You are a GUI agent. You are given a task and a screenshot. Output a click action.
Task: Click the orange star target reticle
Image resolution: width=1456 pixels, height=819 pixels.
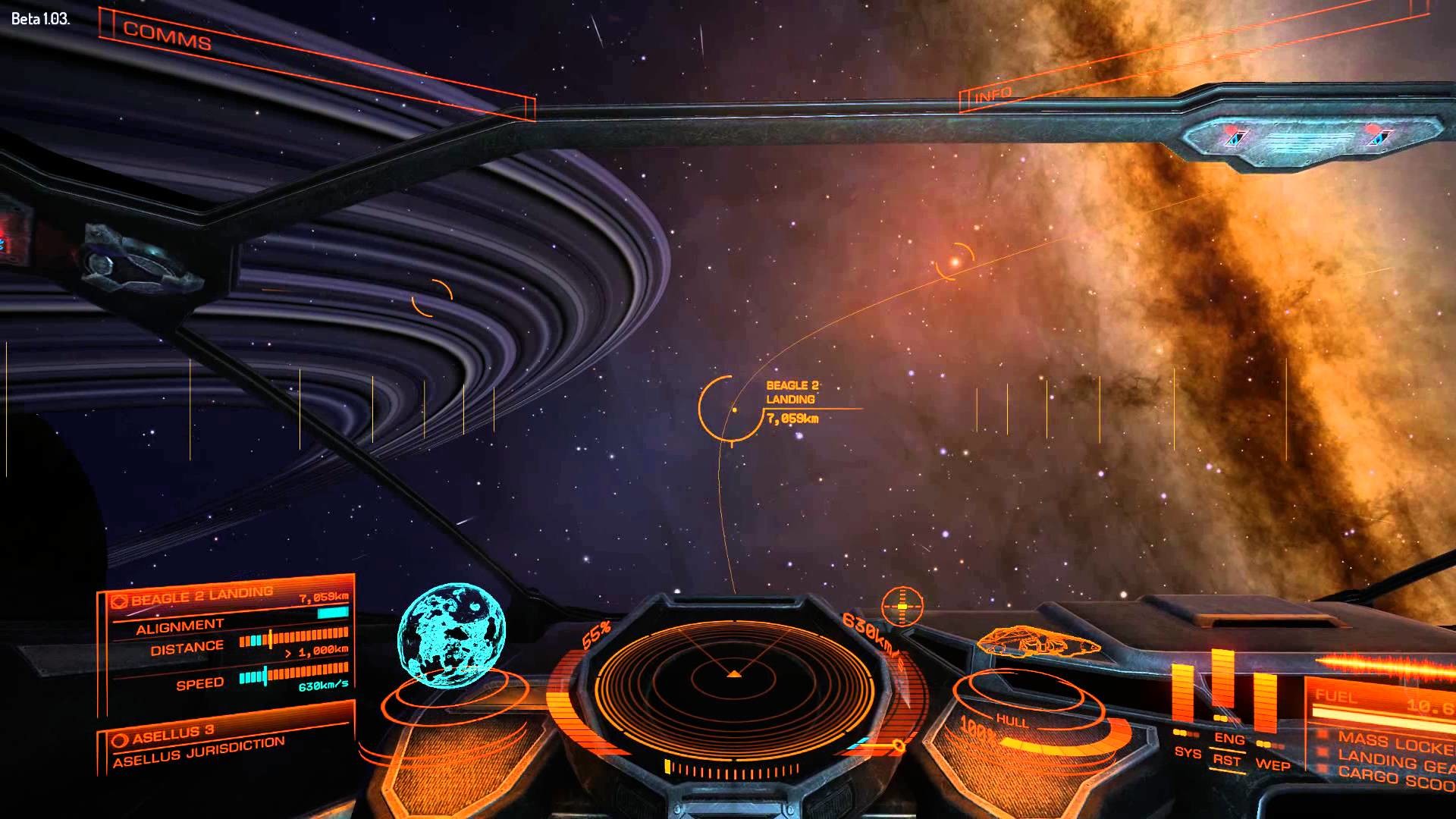point(955,262)
